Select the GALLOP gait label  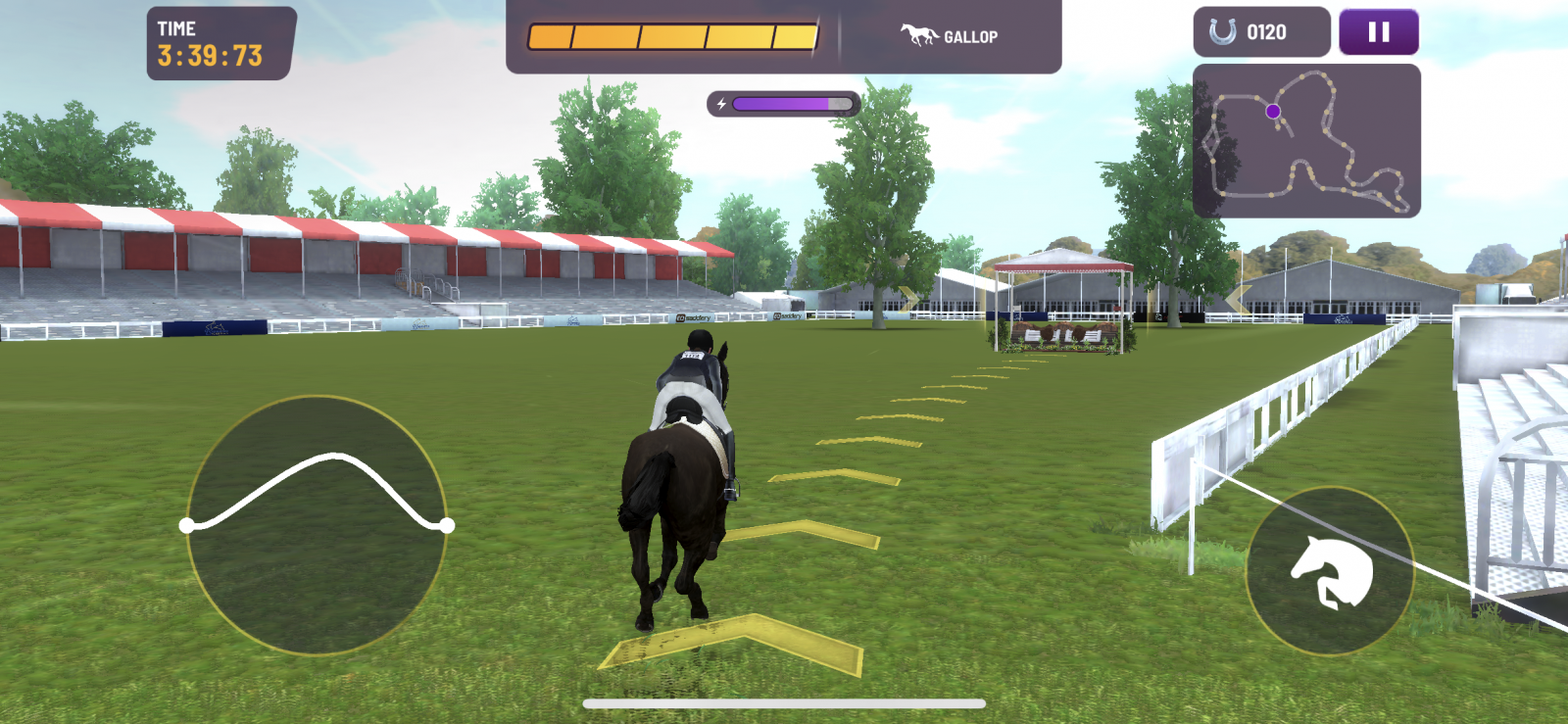[970, 35]
